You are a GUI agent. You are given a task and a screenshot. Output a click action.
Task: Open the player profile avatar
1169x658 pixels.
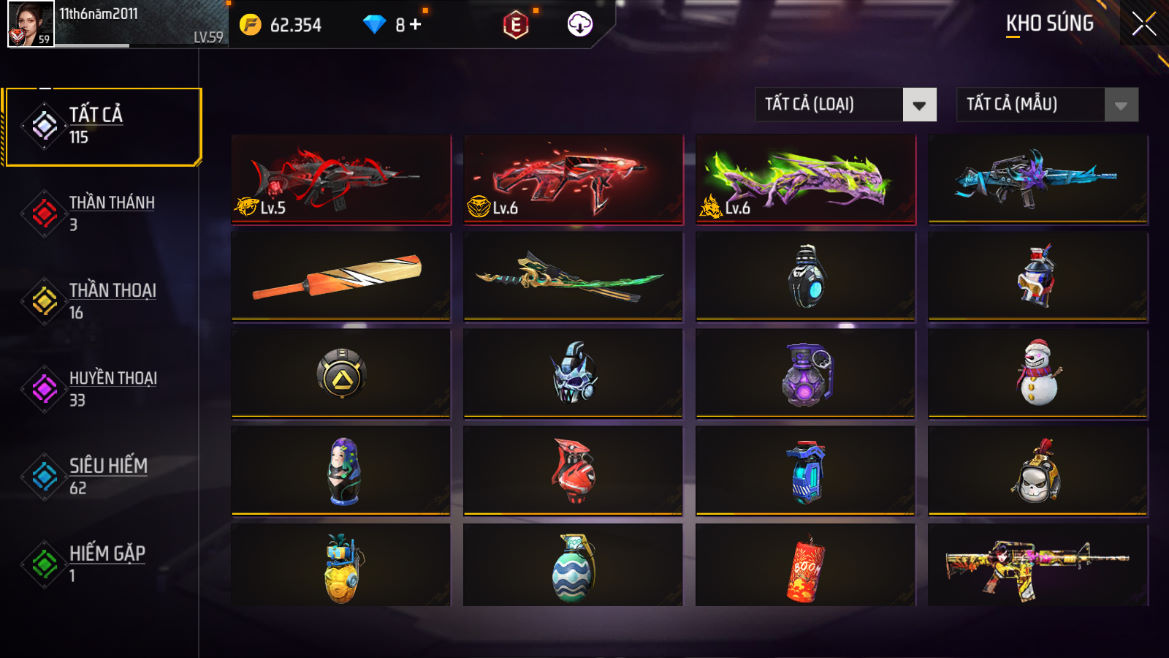[30, 24]
